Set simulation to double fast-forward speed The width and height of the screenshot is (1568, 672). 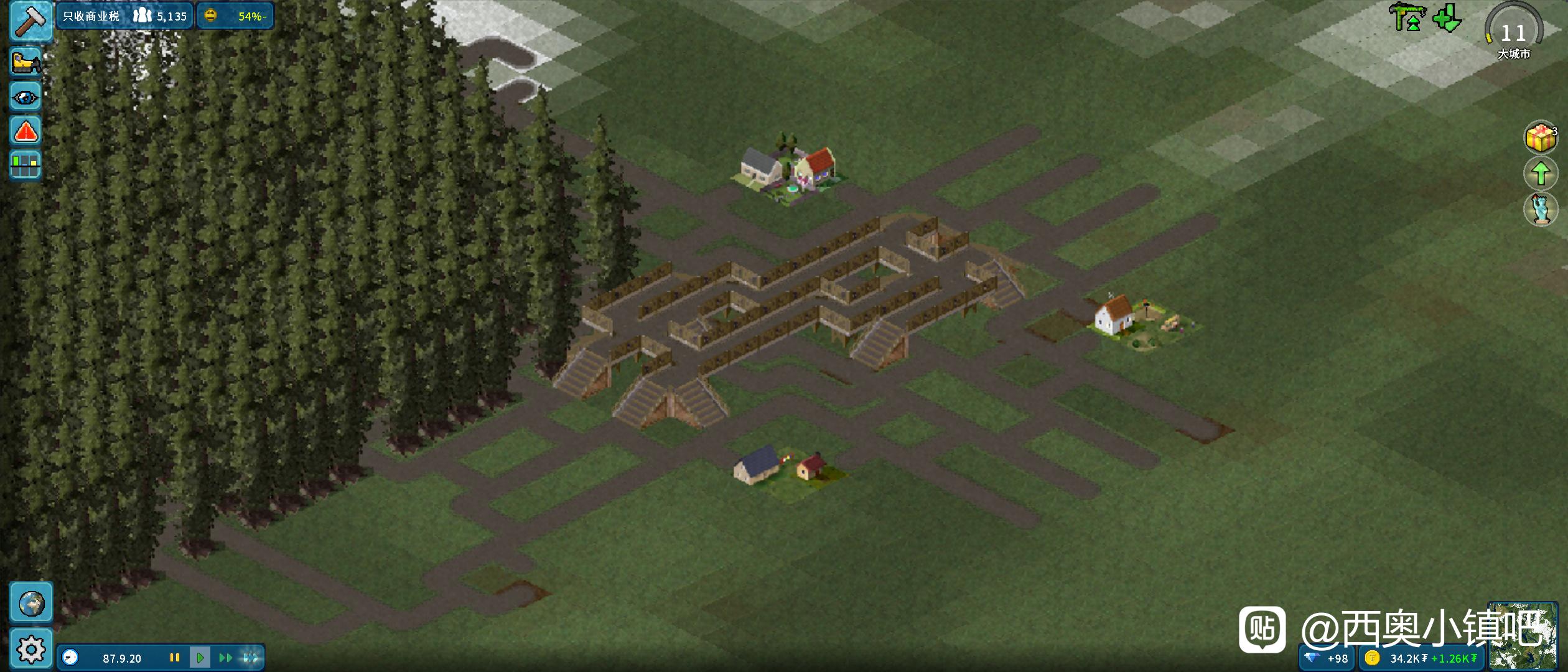[x=225, y=658]
